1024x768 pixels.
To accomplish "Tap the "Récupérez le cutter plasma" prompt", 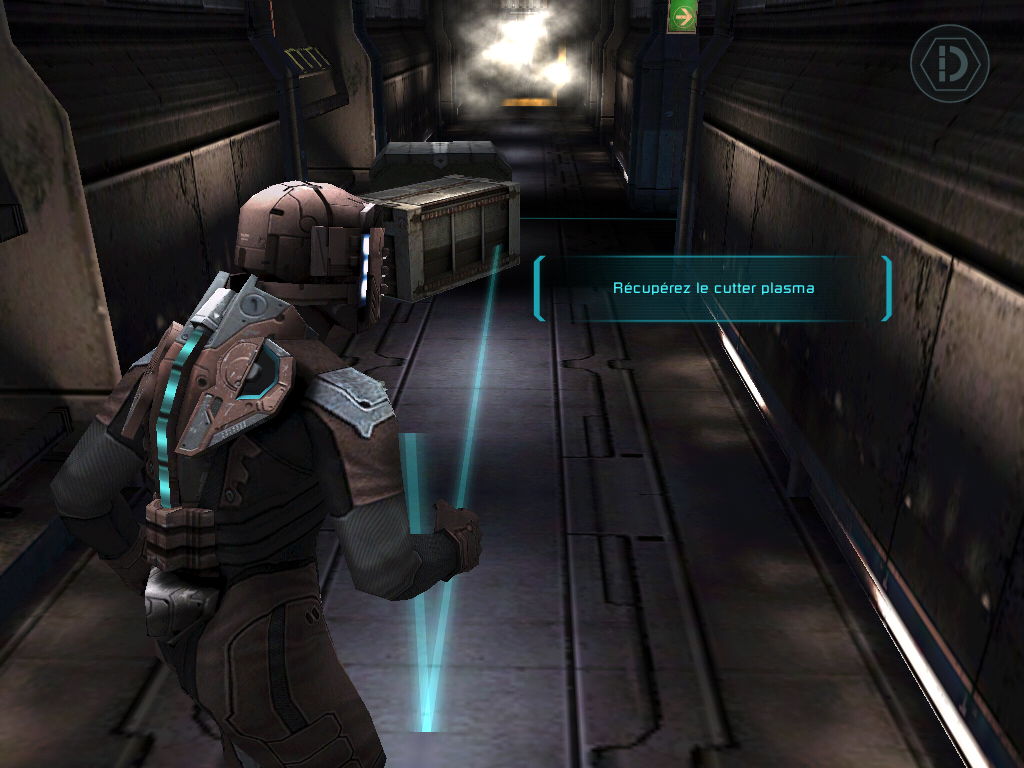I will (713, 288).
